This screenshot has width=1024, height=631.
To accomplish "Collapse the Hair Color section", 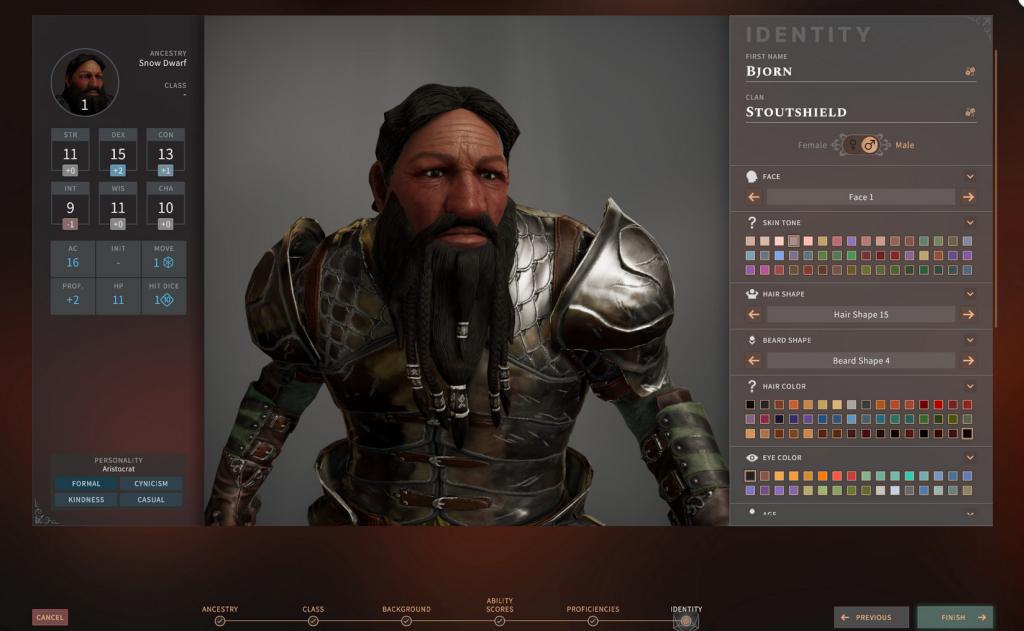I will click(x=970, y=386).
